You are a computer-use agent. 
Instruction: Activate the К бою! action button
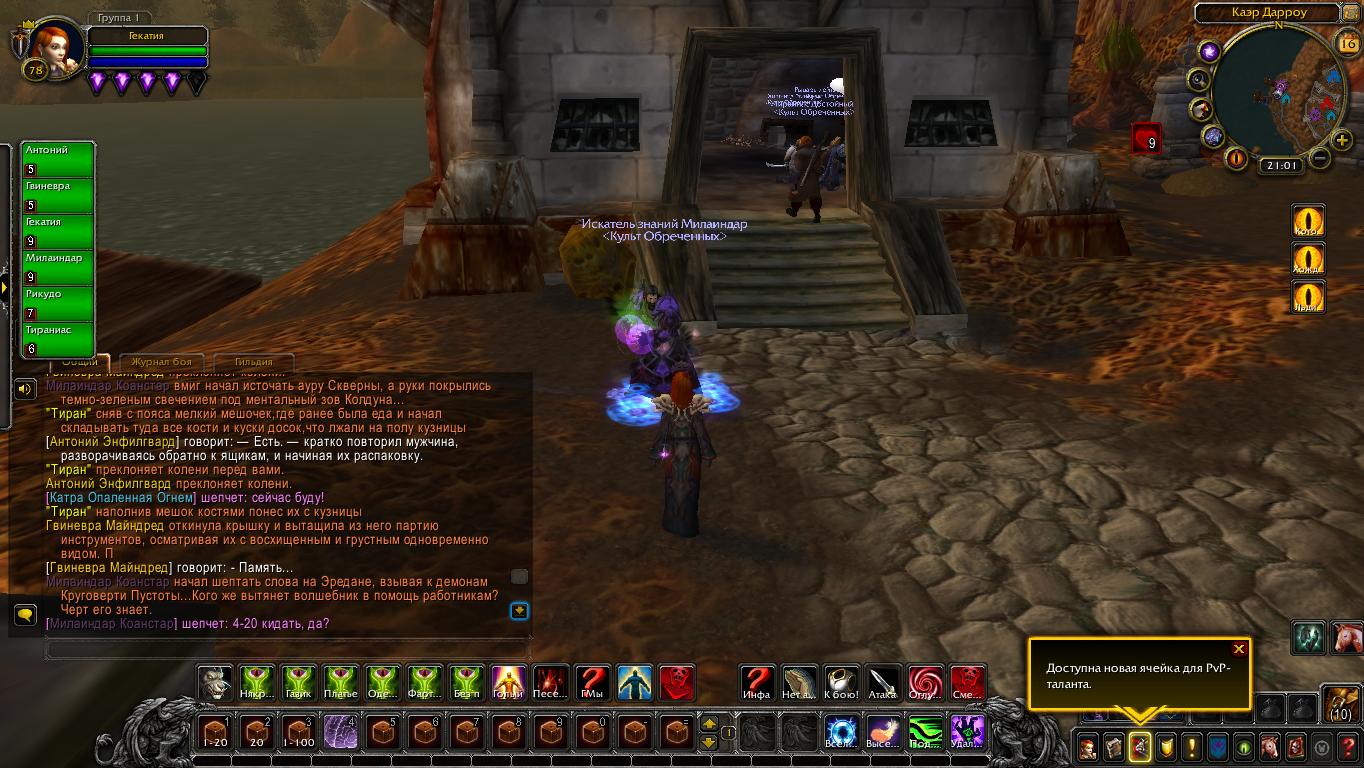click(841, 683)
